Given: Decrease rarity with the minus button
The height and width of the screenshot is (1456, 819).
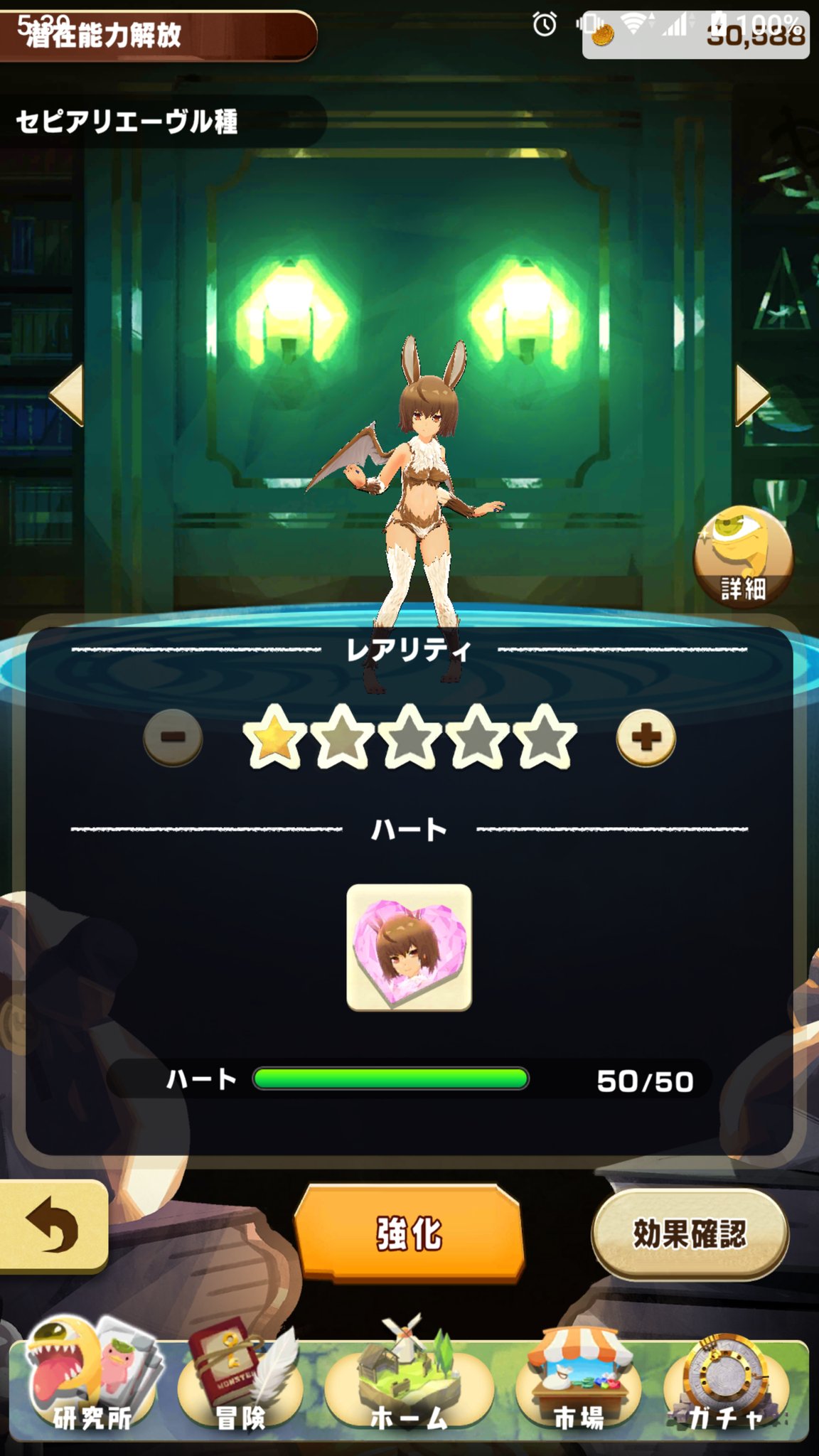Looking at the screenshot, I should click(173, 737).
